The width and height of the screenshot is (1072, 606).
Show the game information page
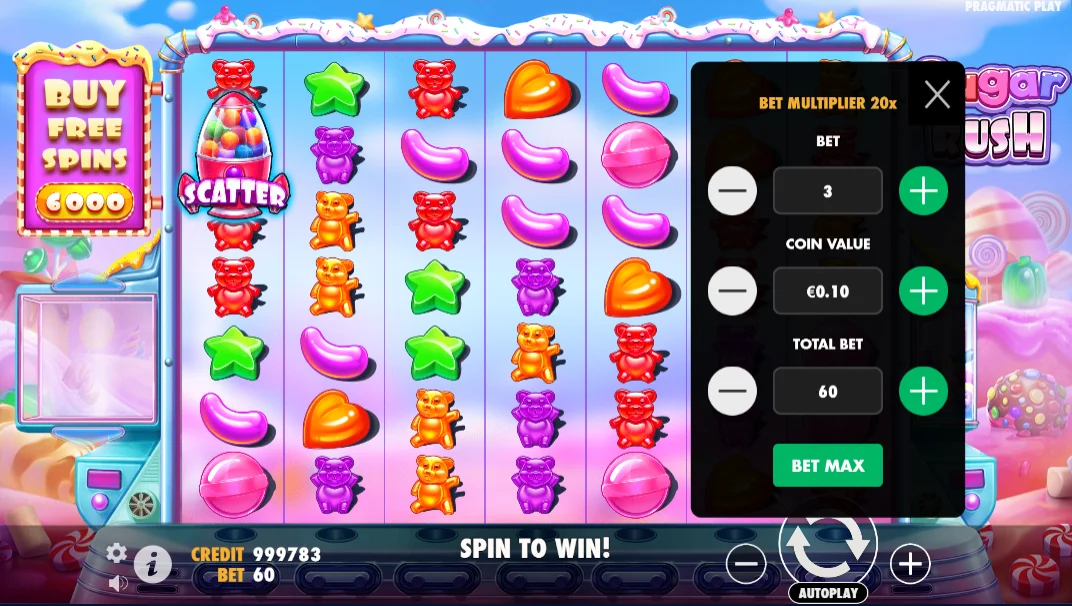point(152,565)
